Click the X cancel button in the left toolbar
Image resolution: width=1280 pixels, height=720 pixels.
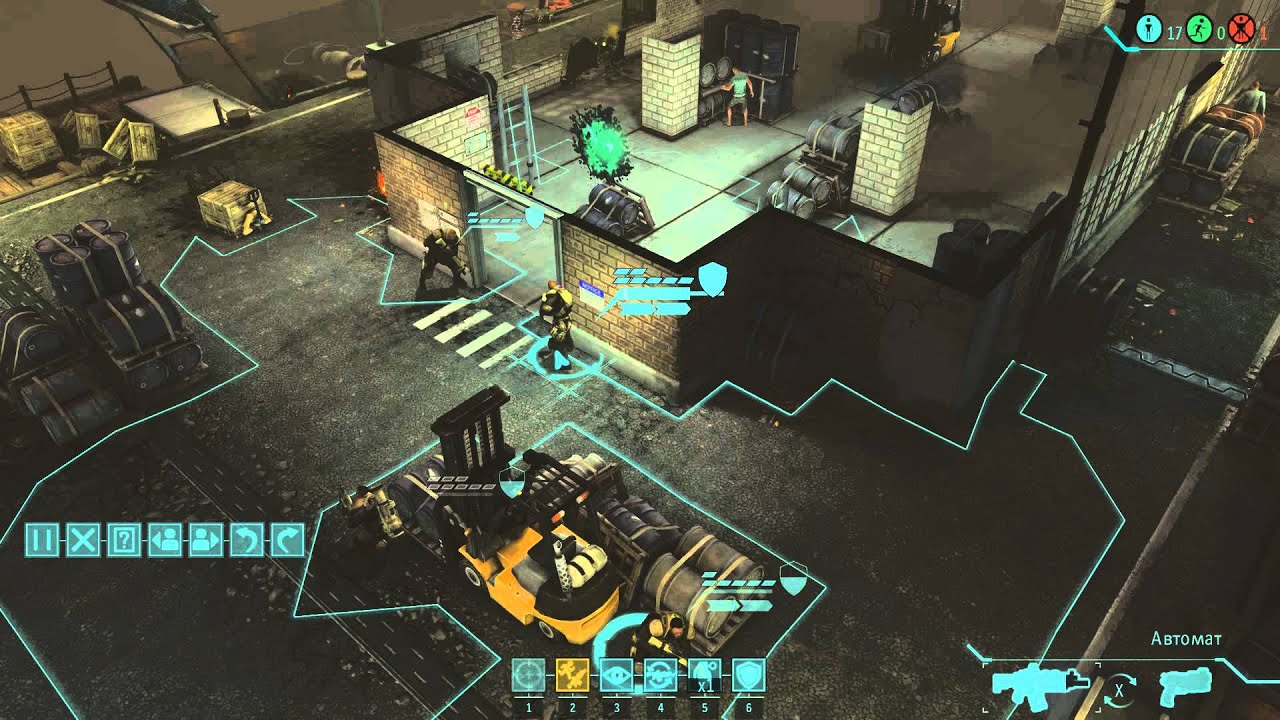(x=83, y=540)
